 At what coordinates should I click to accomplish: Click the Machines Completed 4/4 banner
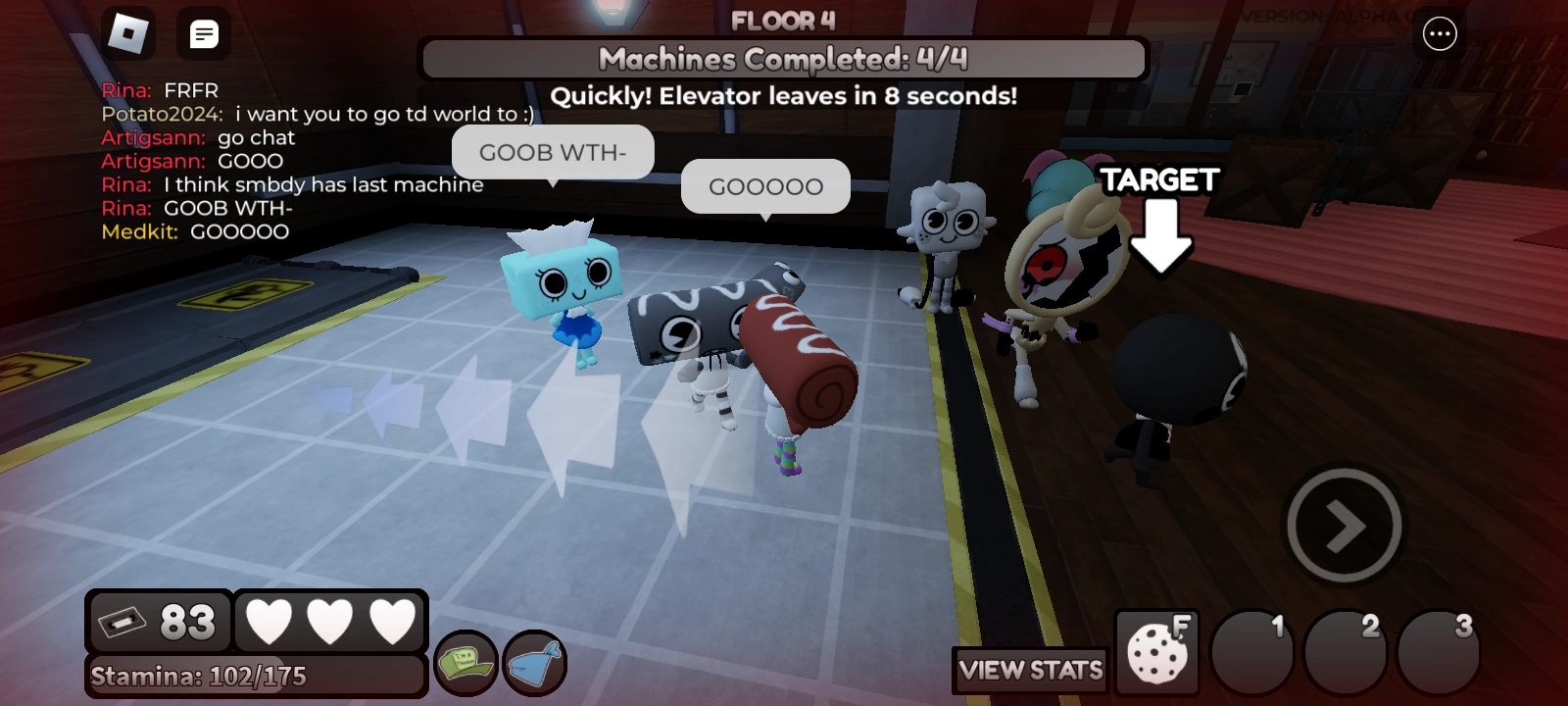(784, 59)
